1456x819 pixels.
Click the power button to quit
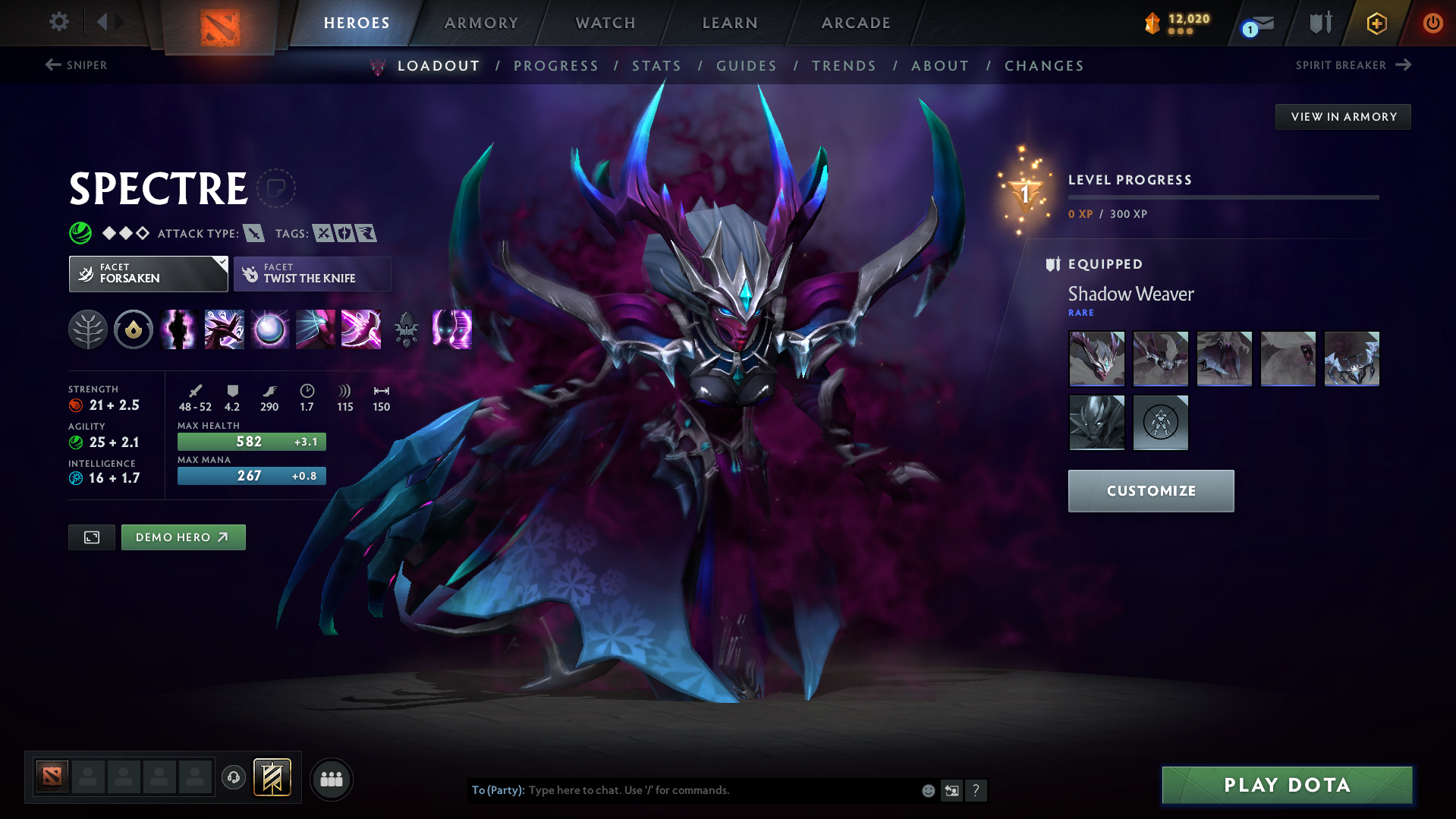click(1432, 23)
